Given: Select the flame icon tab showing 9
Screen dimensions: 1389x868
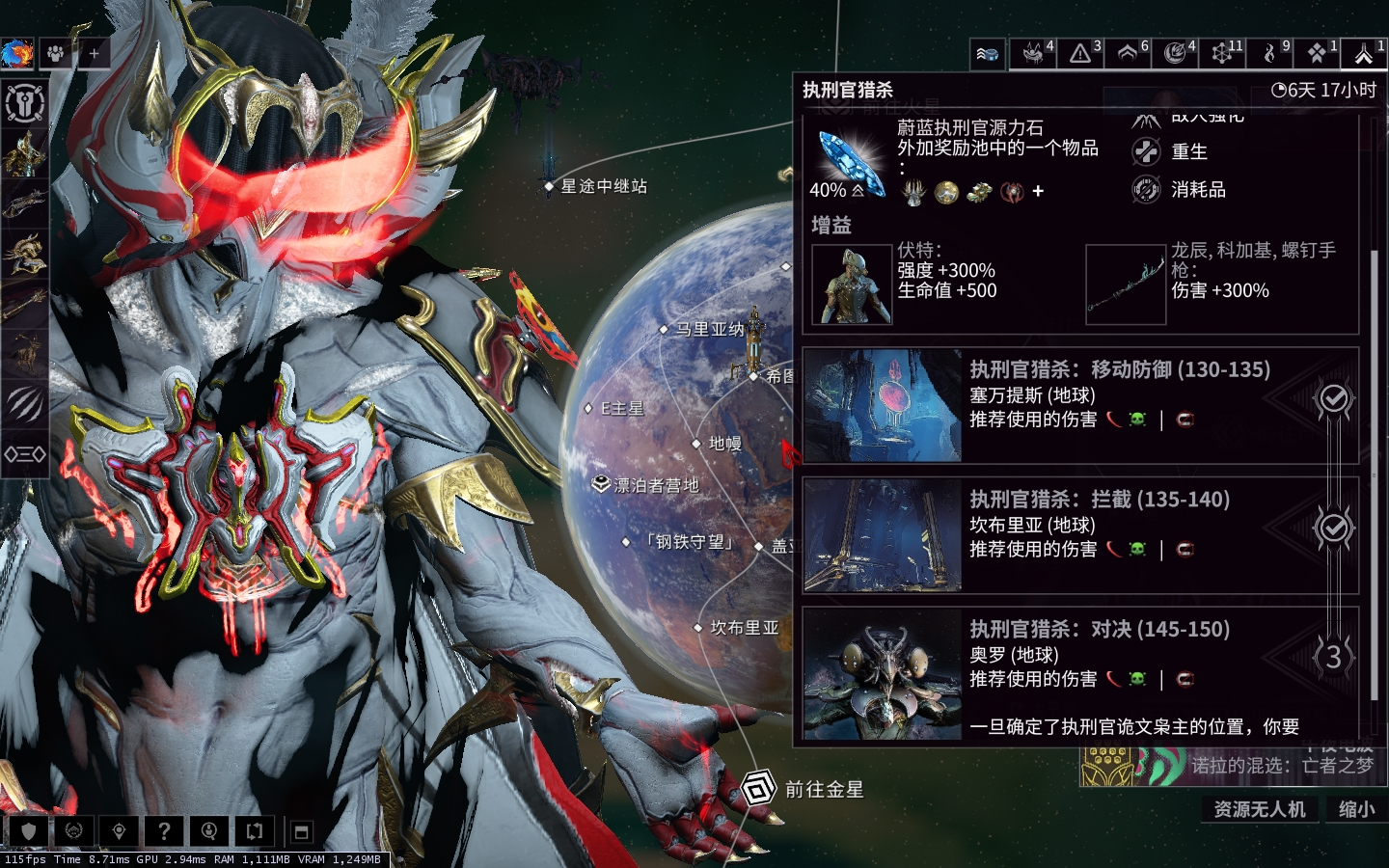Looking at the screenshot, I should 1270,53.
